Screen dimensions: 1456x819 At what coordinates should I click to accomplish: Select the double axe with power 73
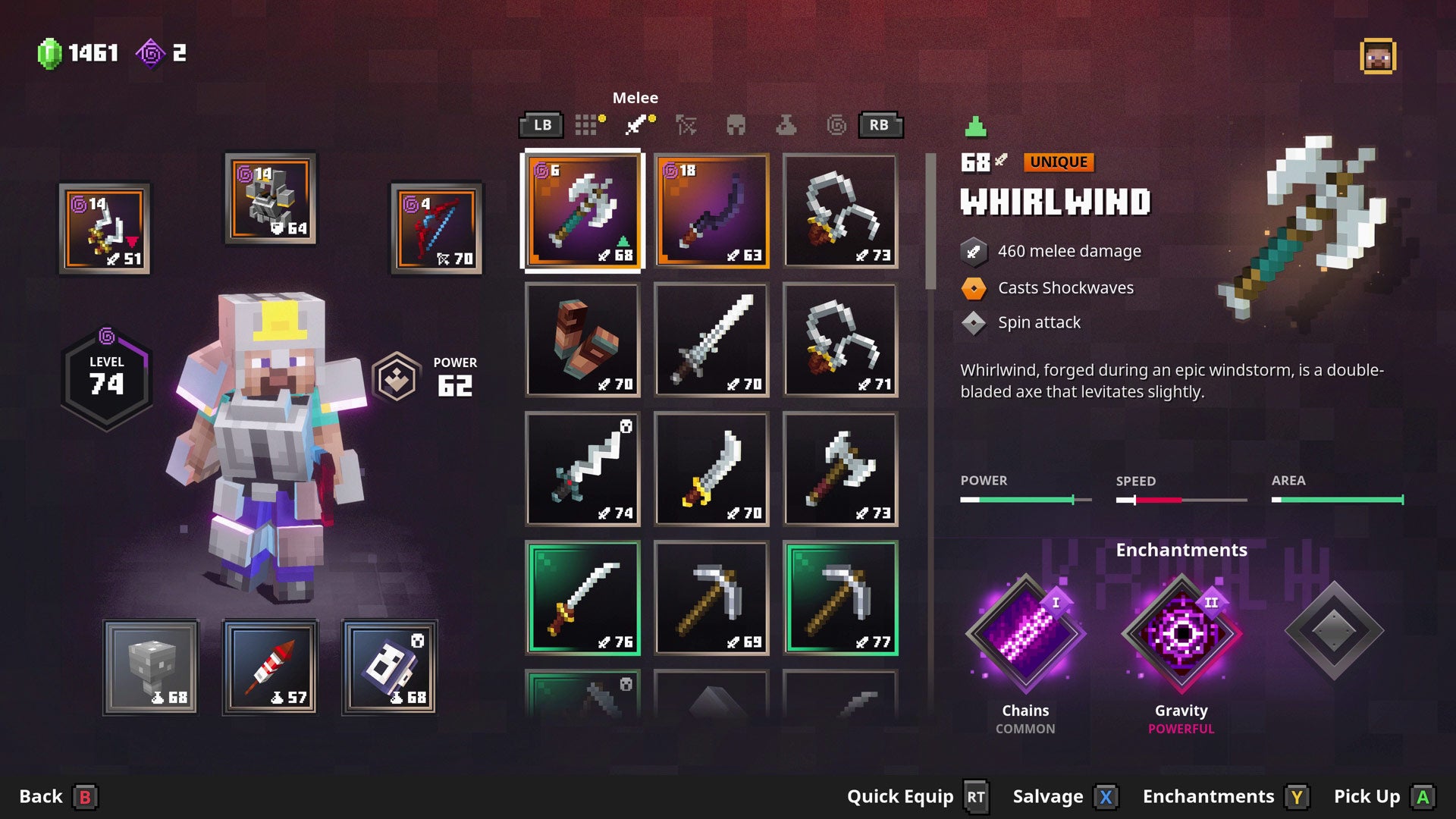tap(840, 469)
